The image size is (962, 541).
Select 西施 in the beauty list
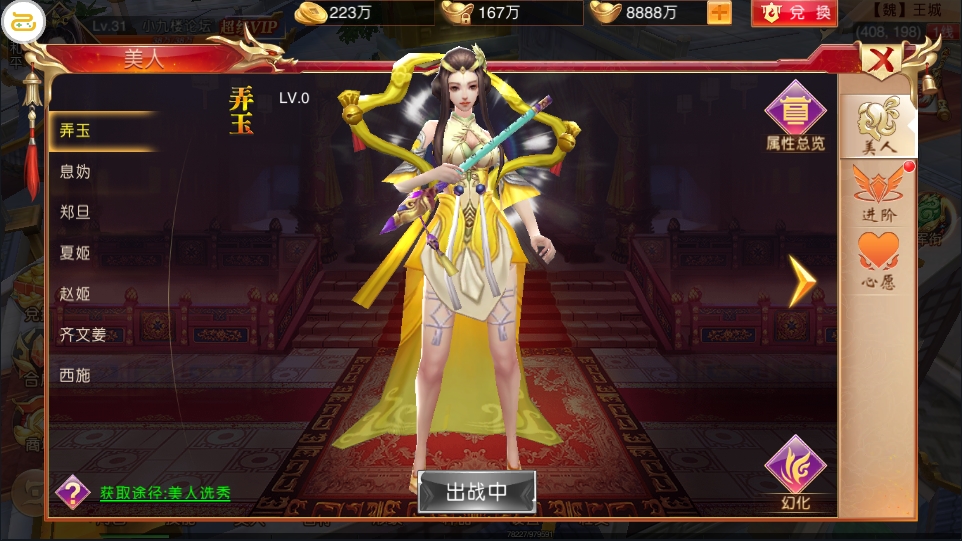pyautogui.click(x=76, y=376)
